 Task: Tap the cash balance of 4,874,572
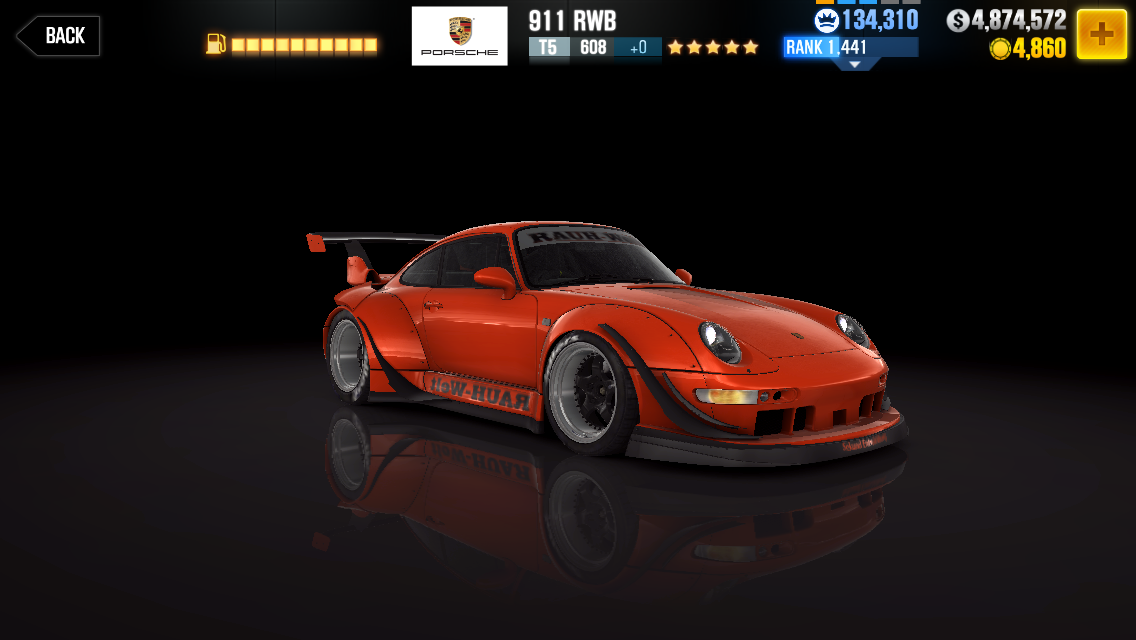coord(1006,20)
